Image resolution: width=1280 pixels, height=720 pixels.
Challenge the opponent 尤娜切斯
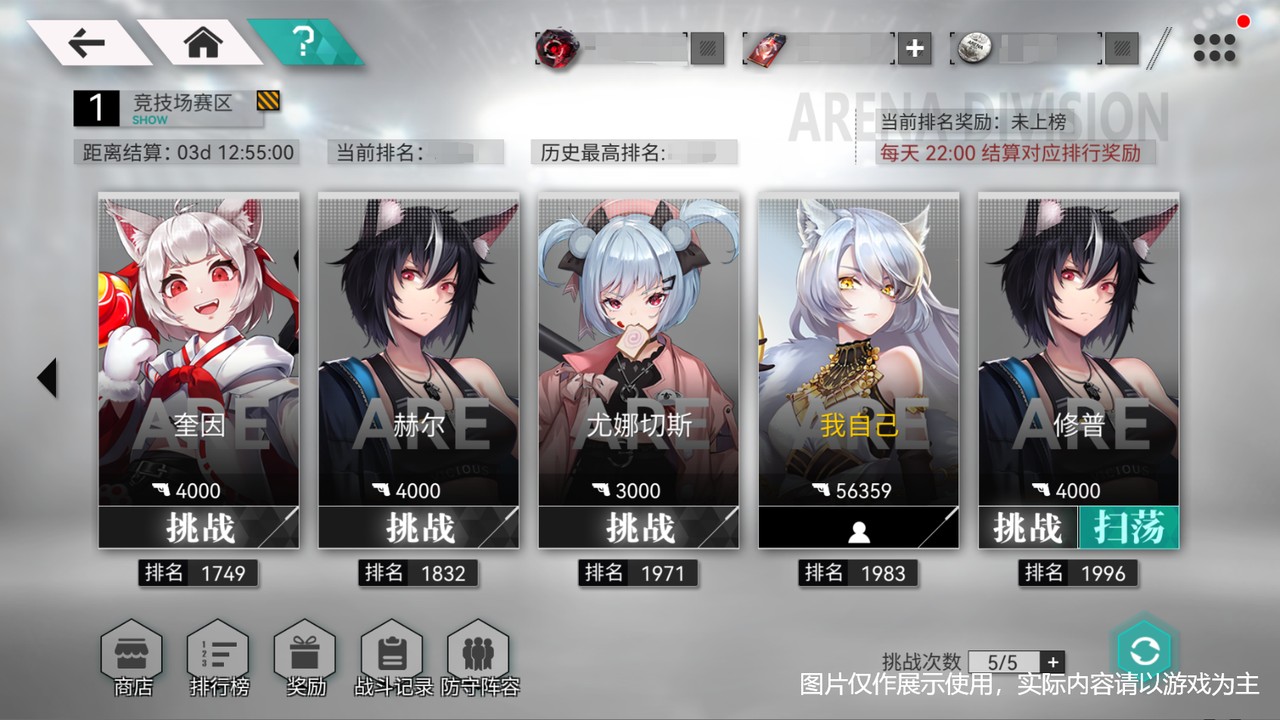(x=637, y=527)
